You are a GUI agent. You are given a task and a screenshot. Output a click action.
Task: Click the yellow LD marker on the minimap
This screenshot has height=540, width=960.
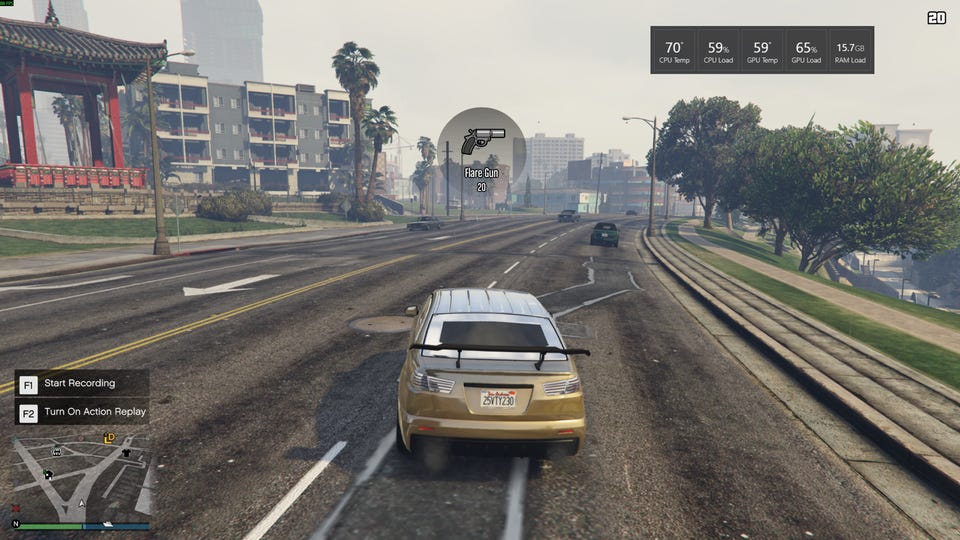tap(109, 438)
